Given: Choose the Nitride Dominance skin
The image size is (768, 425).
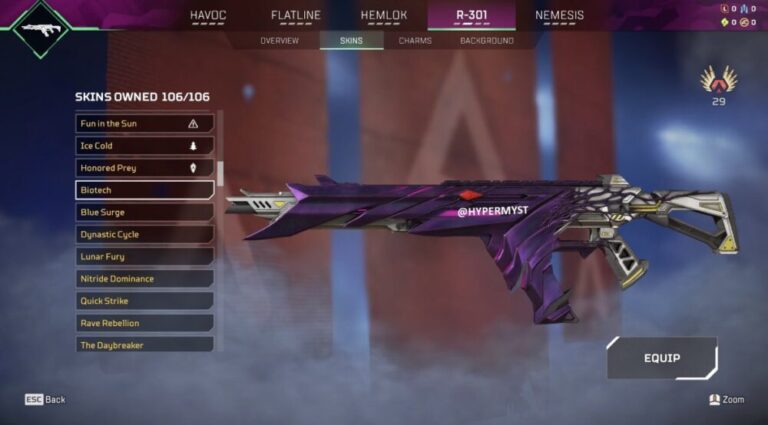Looking at the screenshot, I should [x=145, y=279].
